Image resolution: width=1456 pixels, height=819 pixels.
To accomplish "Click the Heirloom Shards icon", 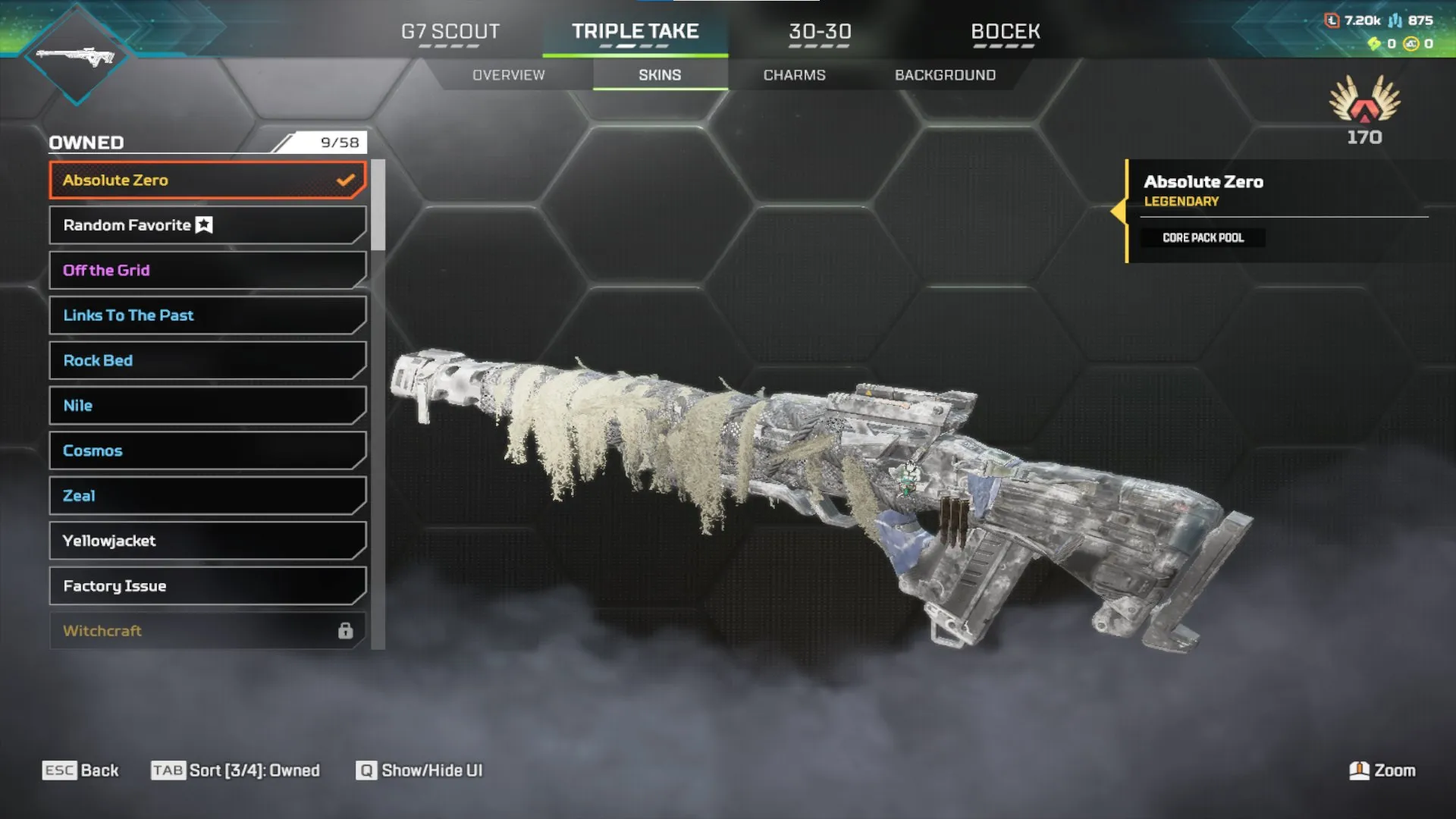I will click(x=1373, y=45).
